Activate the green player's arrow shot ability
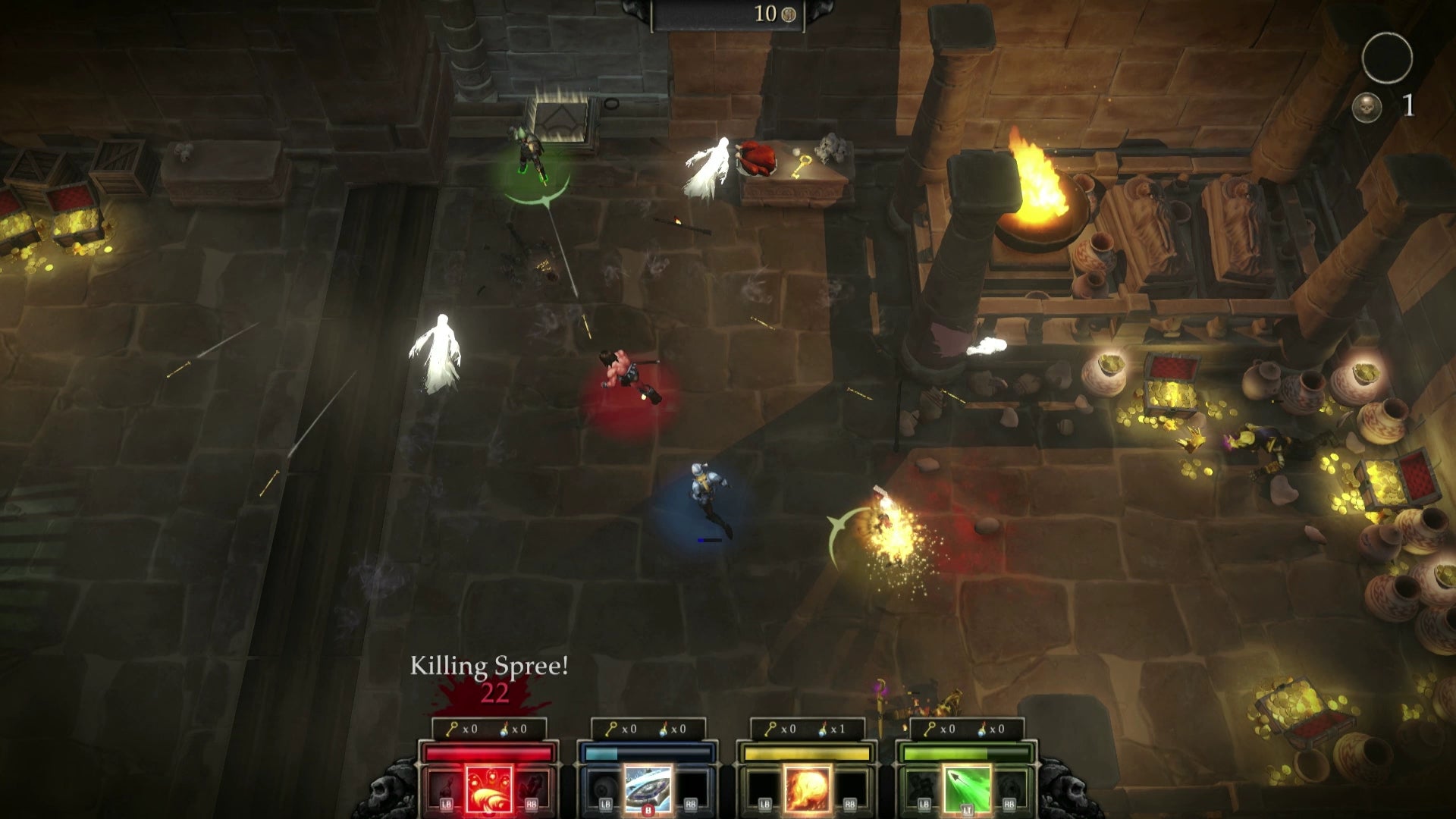This screenshot has width=1456, height=819. tap(967, 789)
